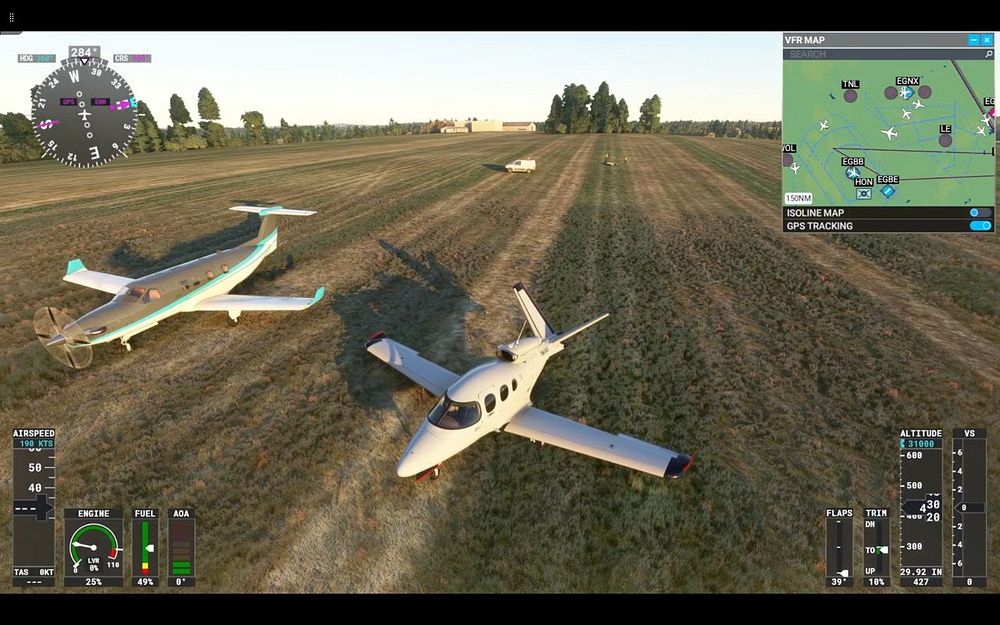Image resolution: width=1000 pixels, height=625 pixels.
Task: Click the 150NM map scale label
Action: tap(799, 199)
